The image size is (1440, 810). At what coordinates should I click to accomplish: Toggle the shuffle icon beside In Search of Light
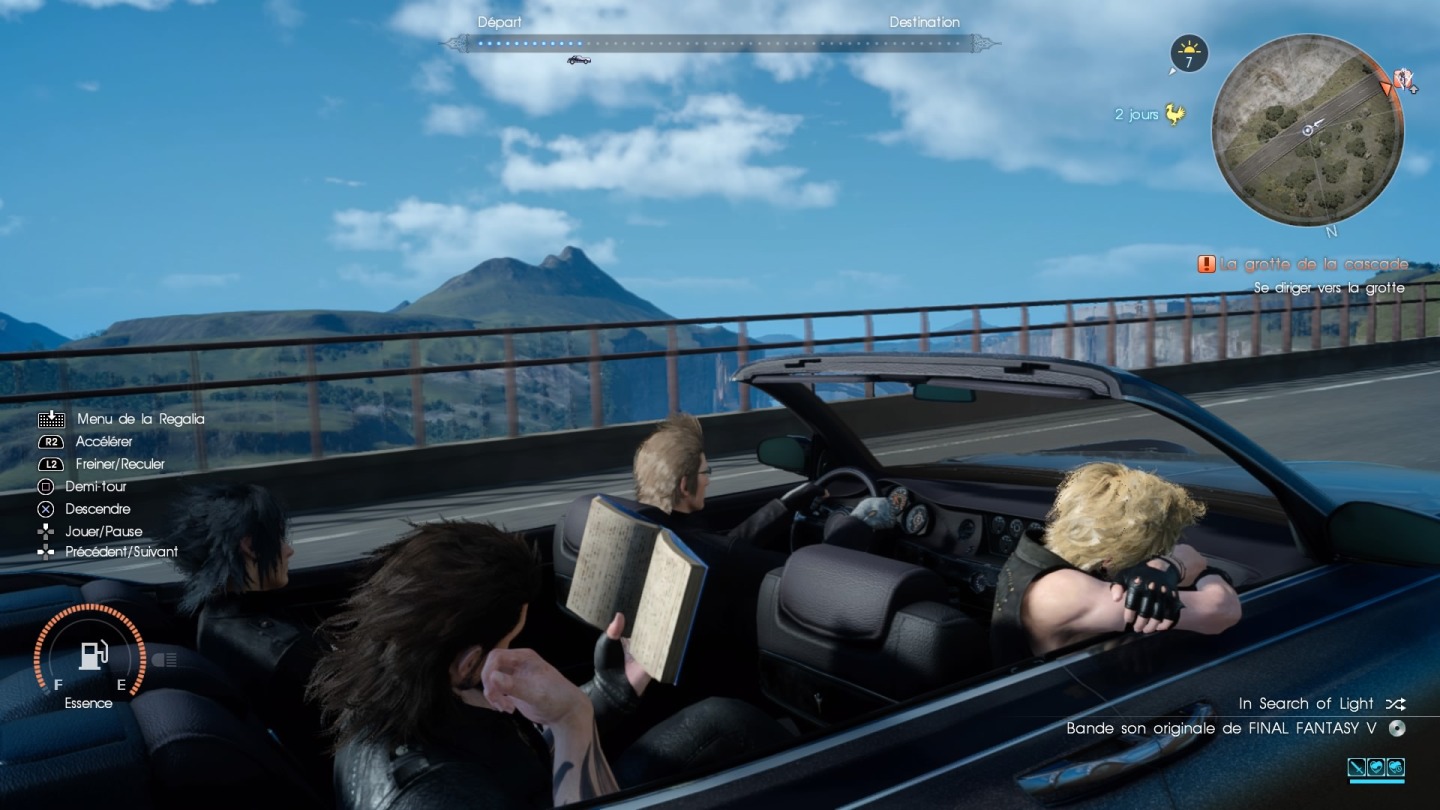(1395, 704)
